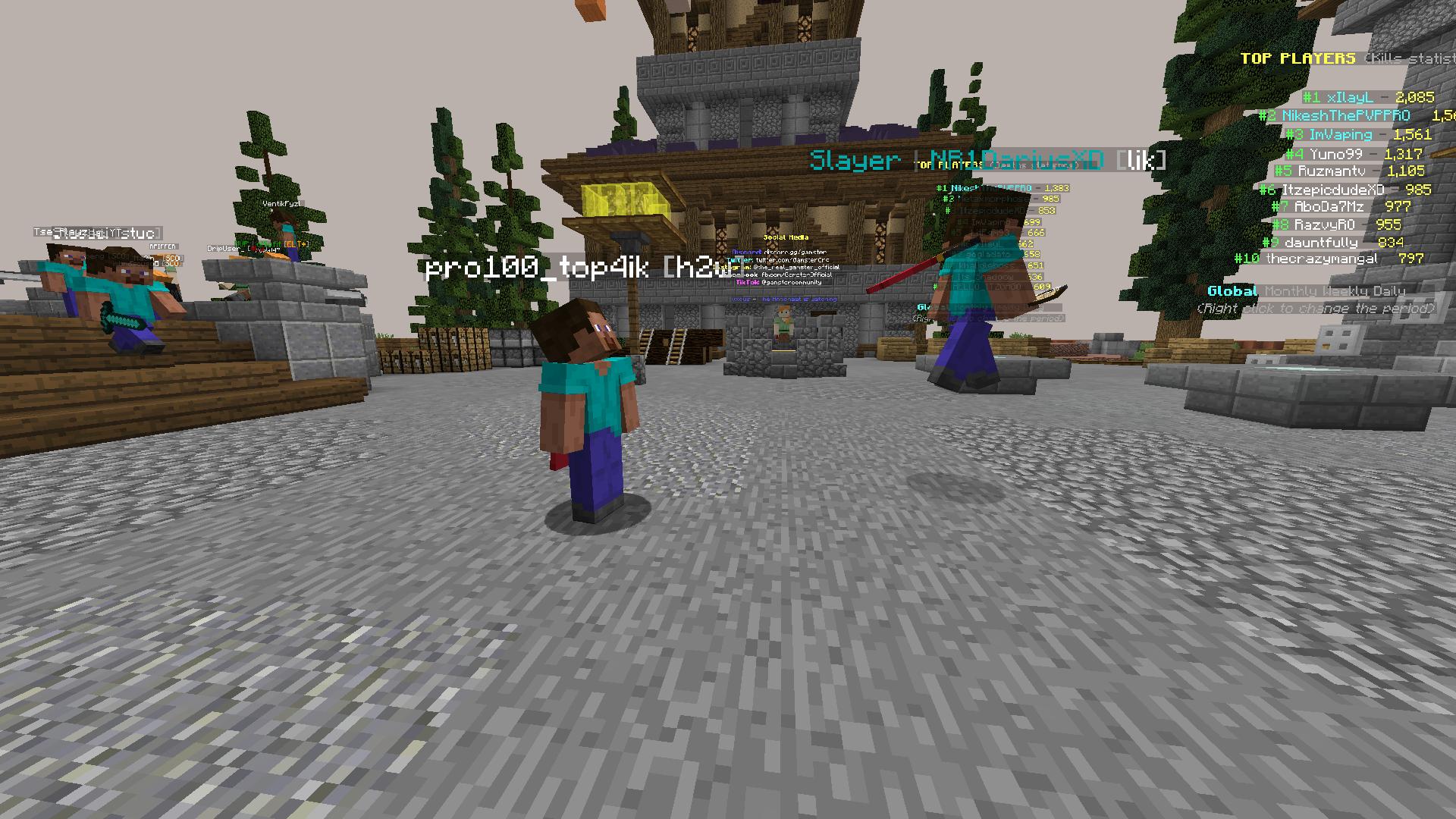Image resolution: width=1456 pixels, height=819 pixels.
Task: Open the Twitter link twitter.com/GansterCrc
Action: [x=792, y=260]
